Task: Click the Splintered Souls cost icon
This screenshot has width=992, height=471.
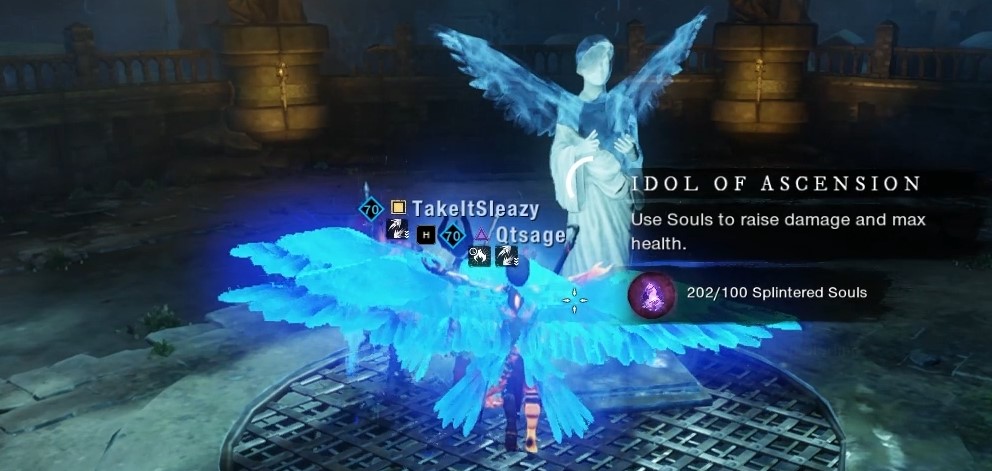Action: 649,293
